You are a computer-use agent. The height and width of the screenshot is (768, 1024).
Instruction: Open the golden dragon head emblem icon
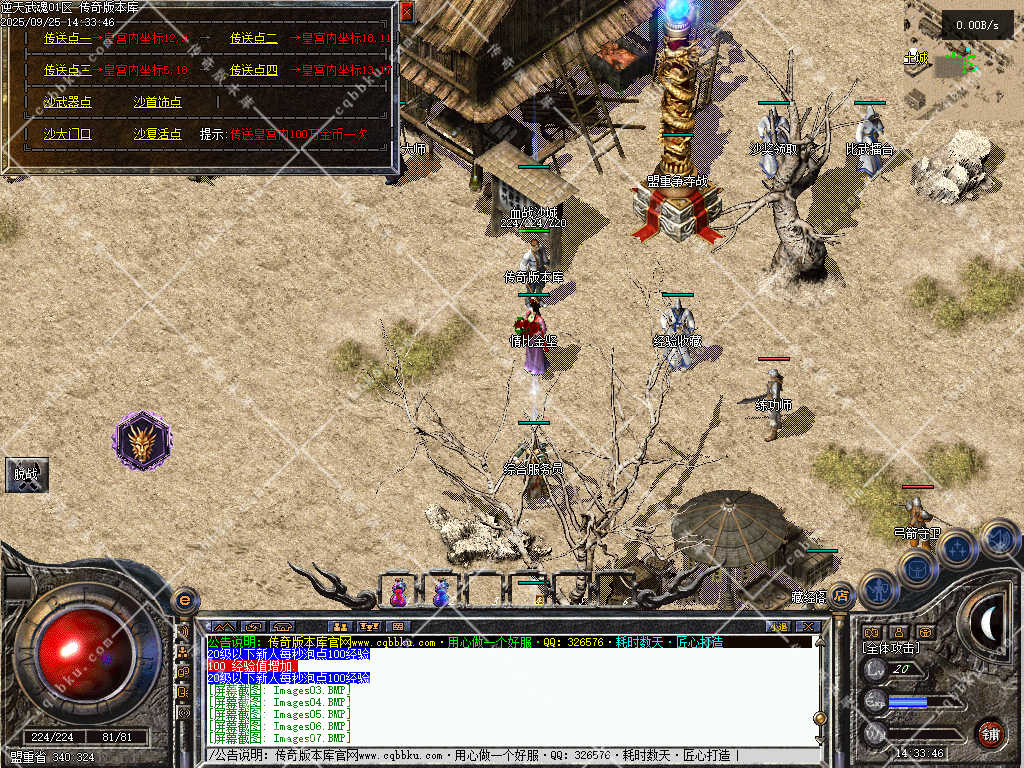coord(143,441)
